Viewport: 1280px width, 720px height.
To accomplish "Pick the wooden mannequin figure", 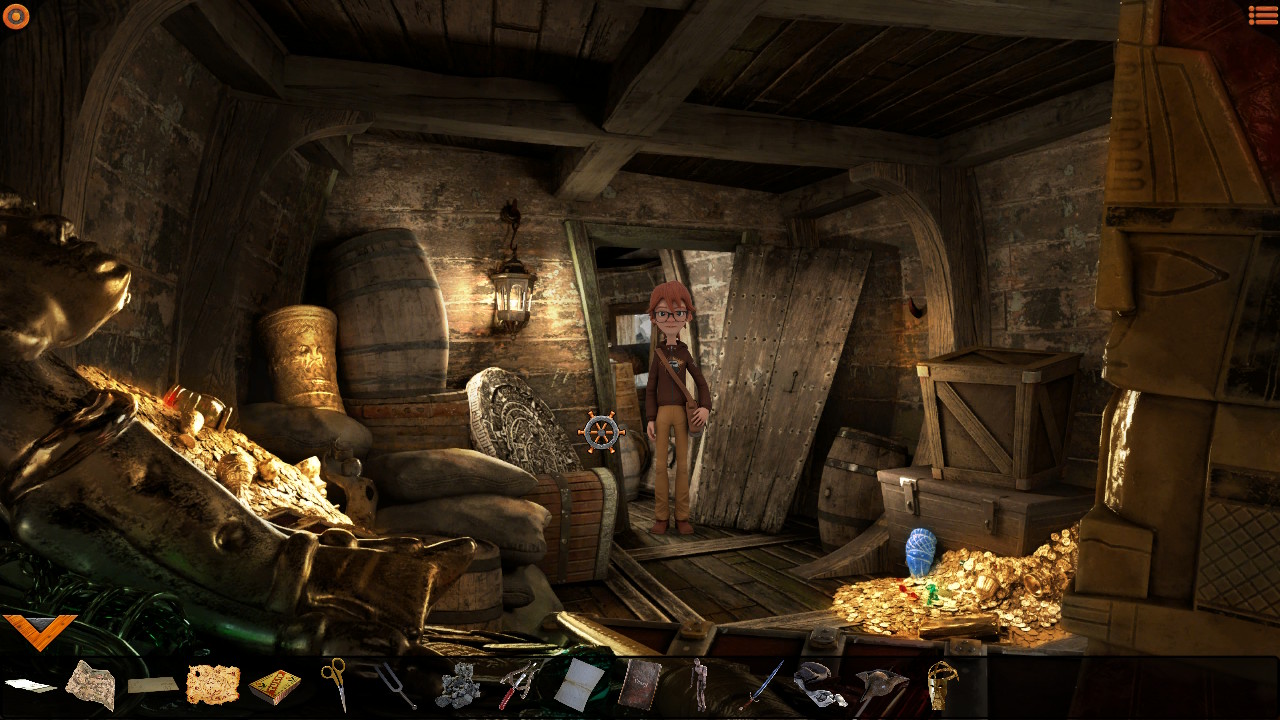I will pos(699,684).
